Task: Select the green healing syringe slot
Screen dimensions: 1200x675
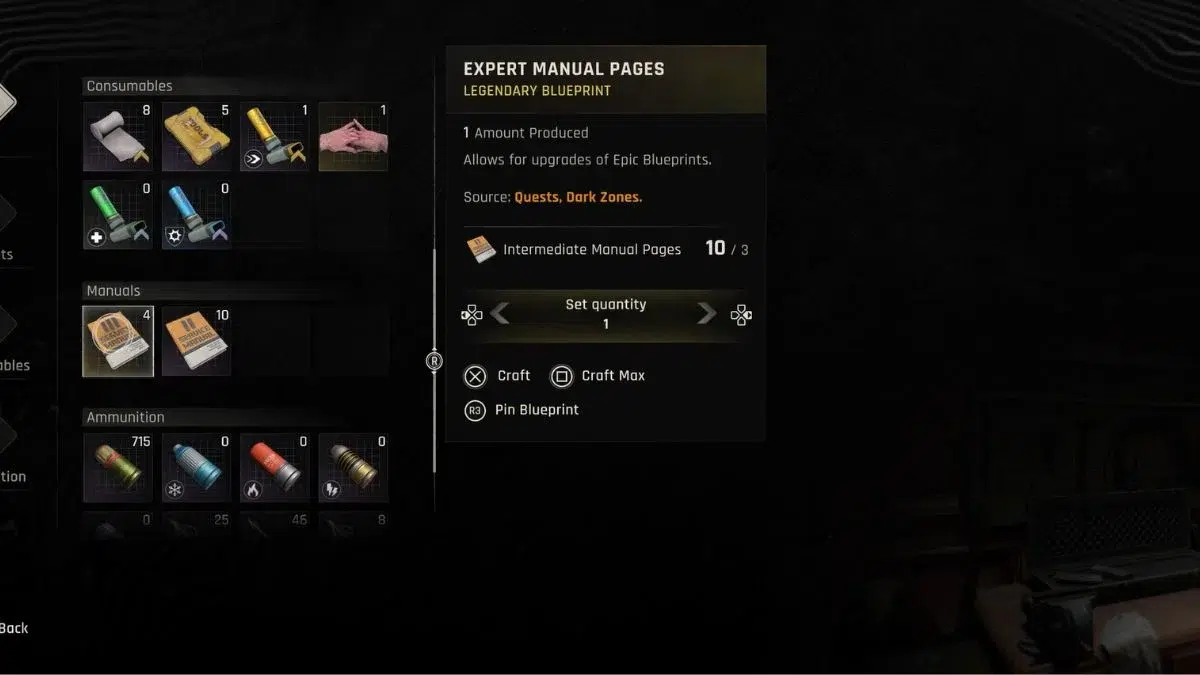Action: [118, 214]
